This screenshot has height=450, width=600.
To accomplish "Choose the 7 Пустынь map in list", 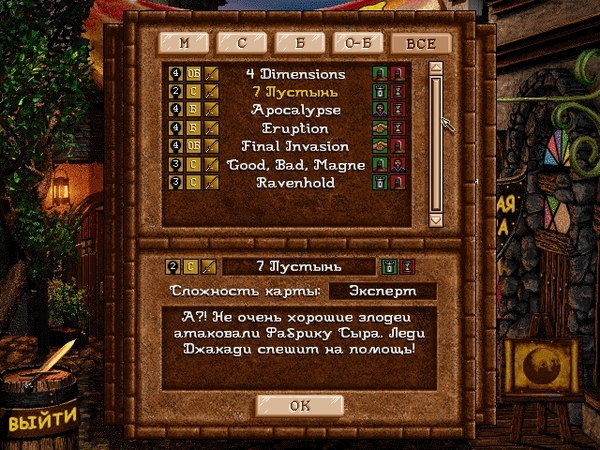I will coord(296,91).
